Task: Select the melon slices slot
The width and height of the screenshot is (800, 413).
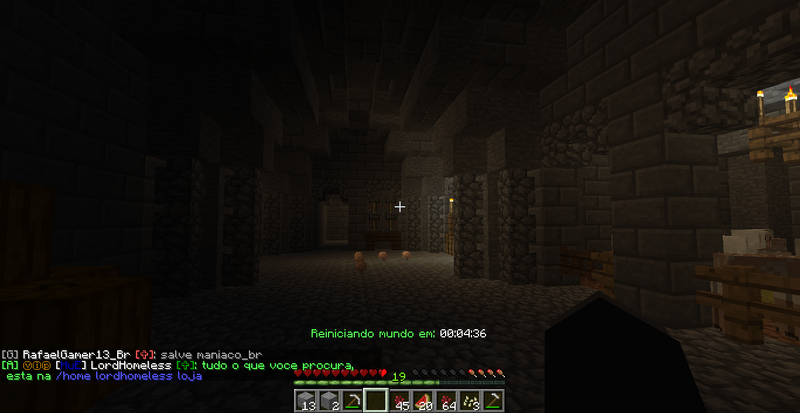Action: coord(423,401)
